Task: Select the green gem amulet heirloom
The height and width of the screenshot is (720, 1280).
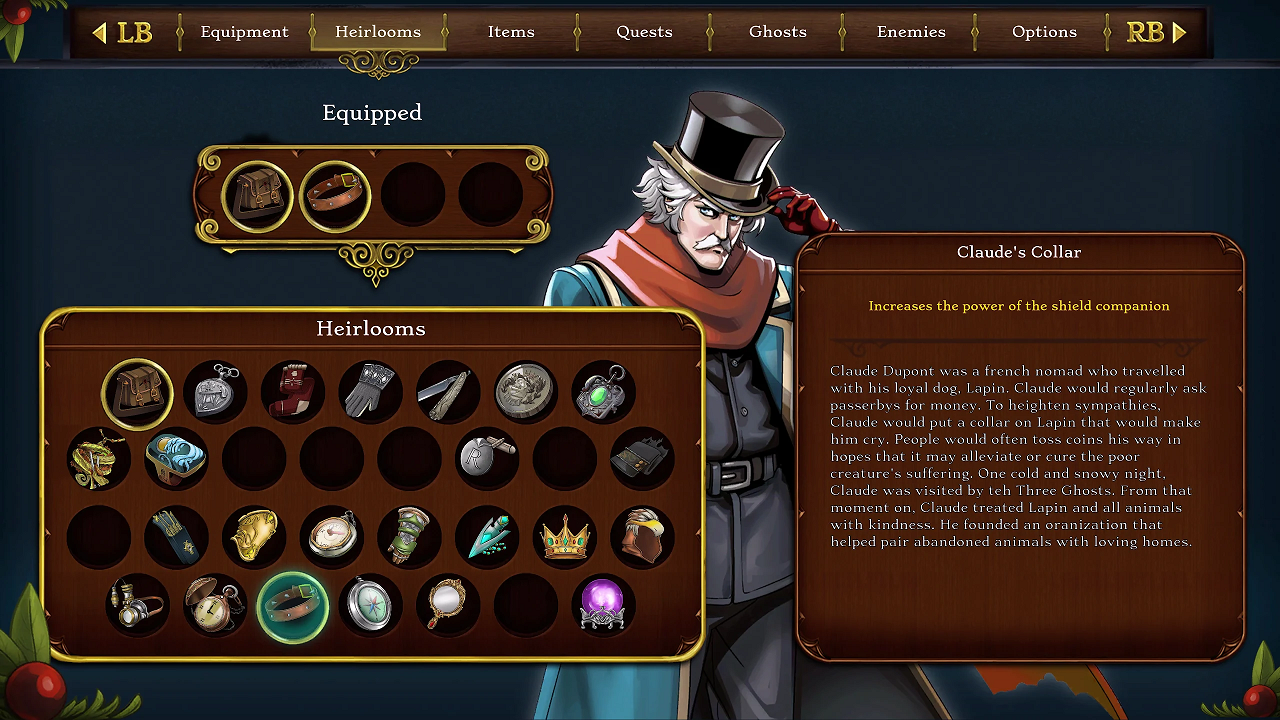Action: (x=604, y=391)
